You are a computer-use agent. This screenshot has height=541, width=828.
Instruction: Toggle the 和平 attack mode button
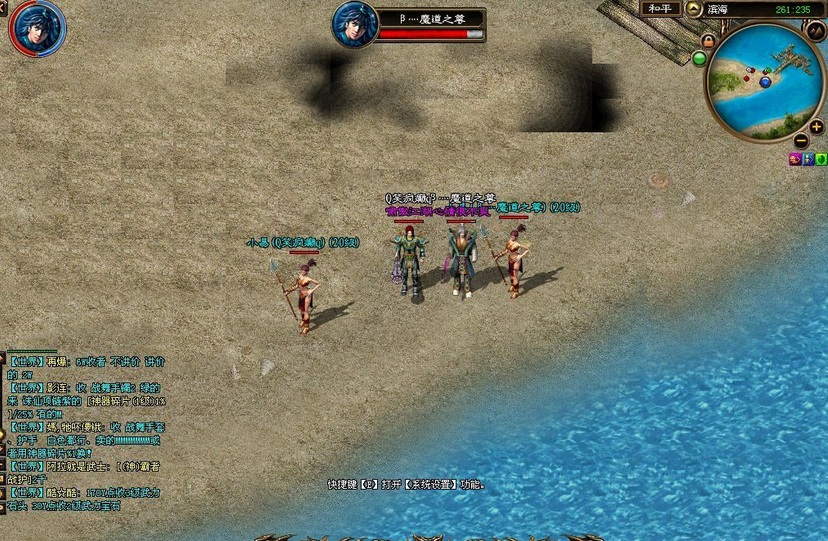[x=661, y=8]
